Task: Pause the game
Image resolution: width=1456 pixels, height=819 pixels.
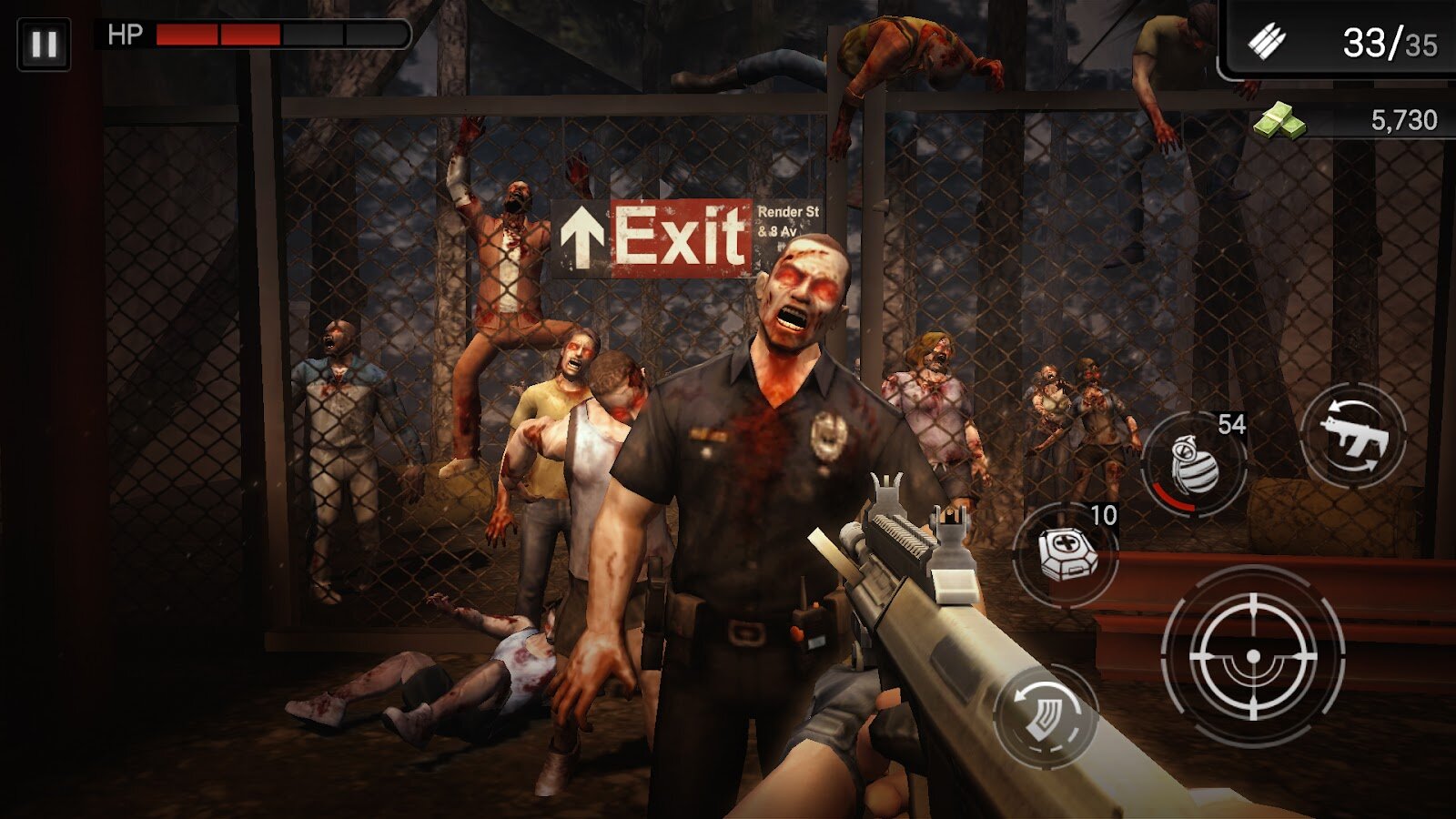Action: (44, 44)
